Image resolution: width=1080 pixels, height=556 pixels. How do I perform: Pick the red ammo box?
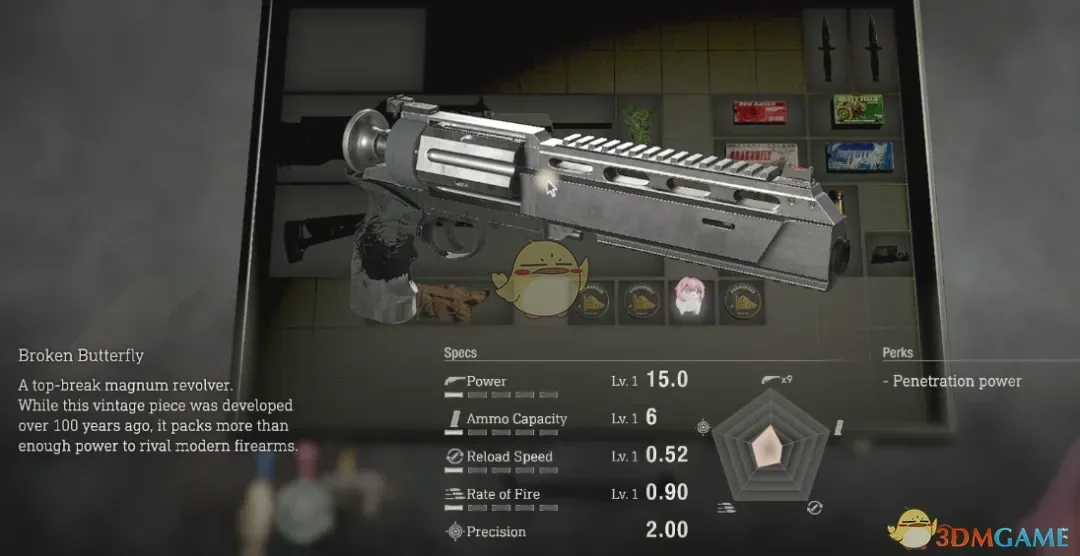click(x=760, y=113)
